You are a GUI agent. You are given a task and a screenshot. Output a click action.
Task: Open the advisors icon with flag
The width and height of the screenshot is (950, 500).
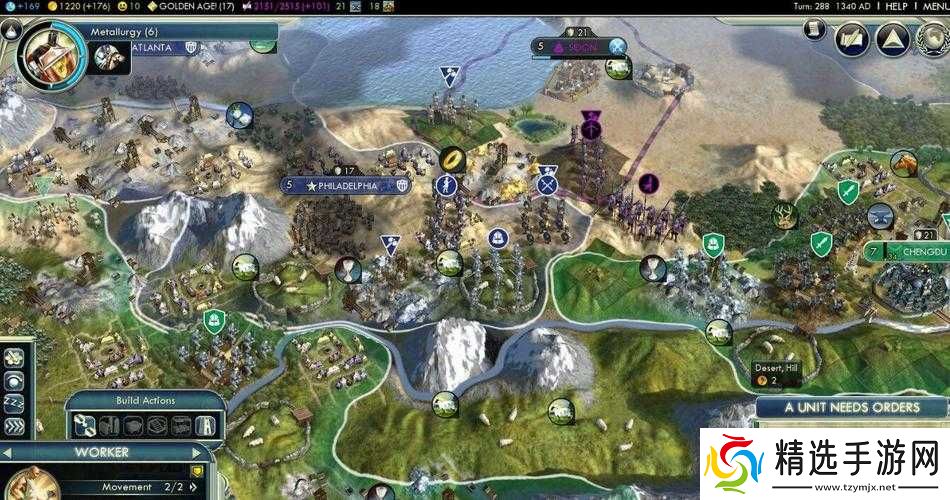coord(854,40)
